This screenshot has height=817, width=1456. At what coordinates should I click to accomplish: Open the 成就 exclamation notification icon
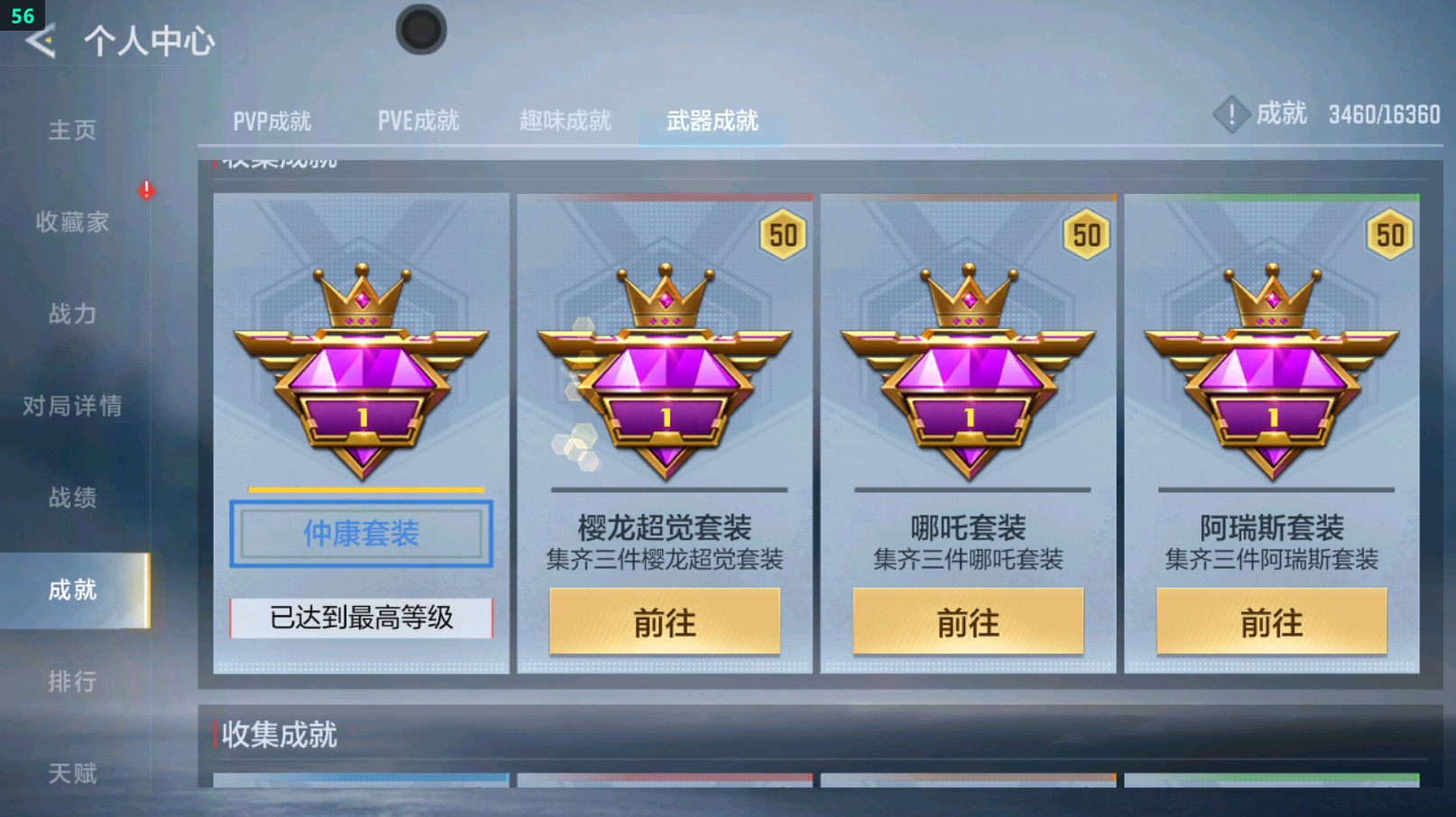click(1231, 114)
